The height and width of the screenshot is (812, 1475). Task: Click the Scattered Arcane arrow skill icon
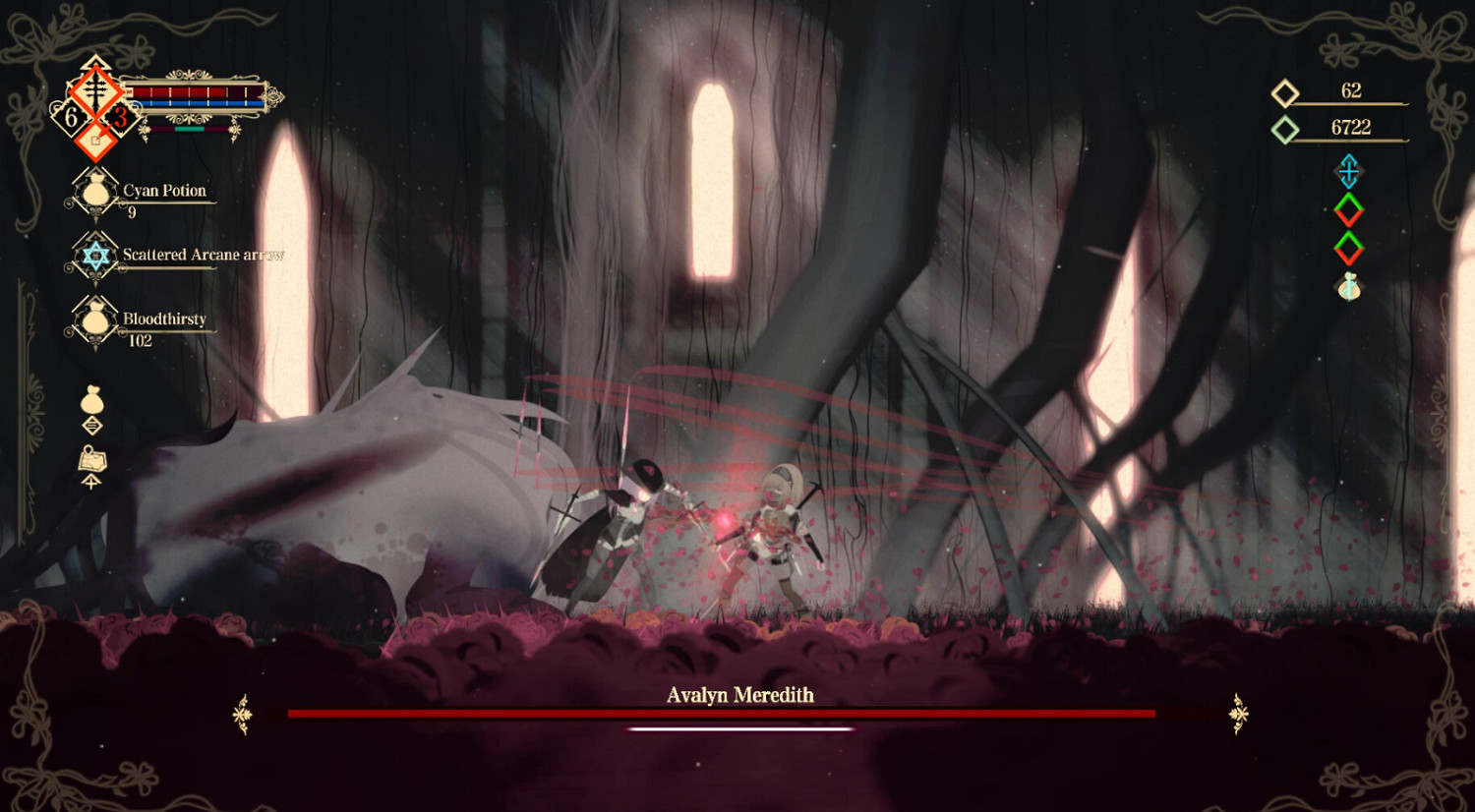94,256
